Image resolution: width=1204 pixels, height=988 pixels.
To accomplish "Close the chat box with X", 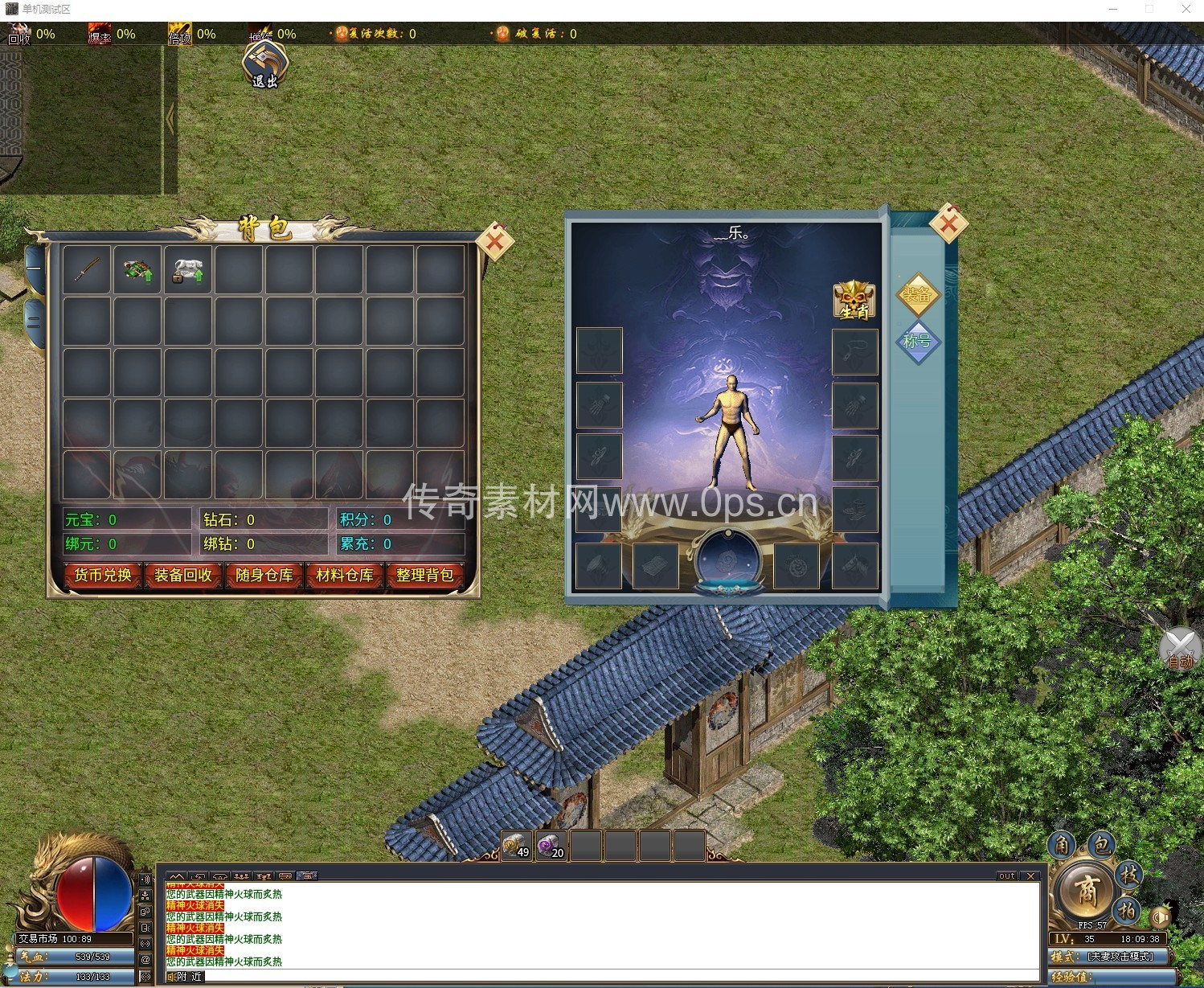I will tap(1030, 875).
